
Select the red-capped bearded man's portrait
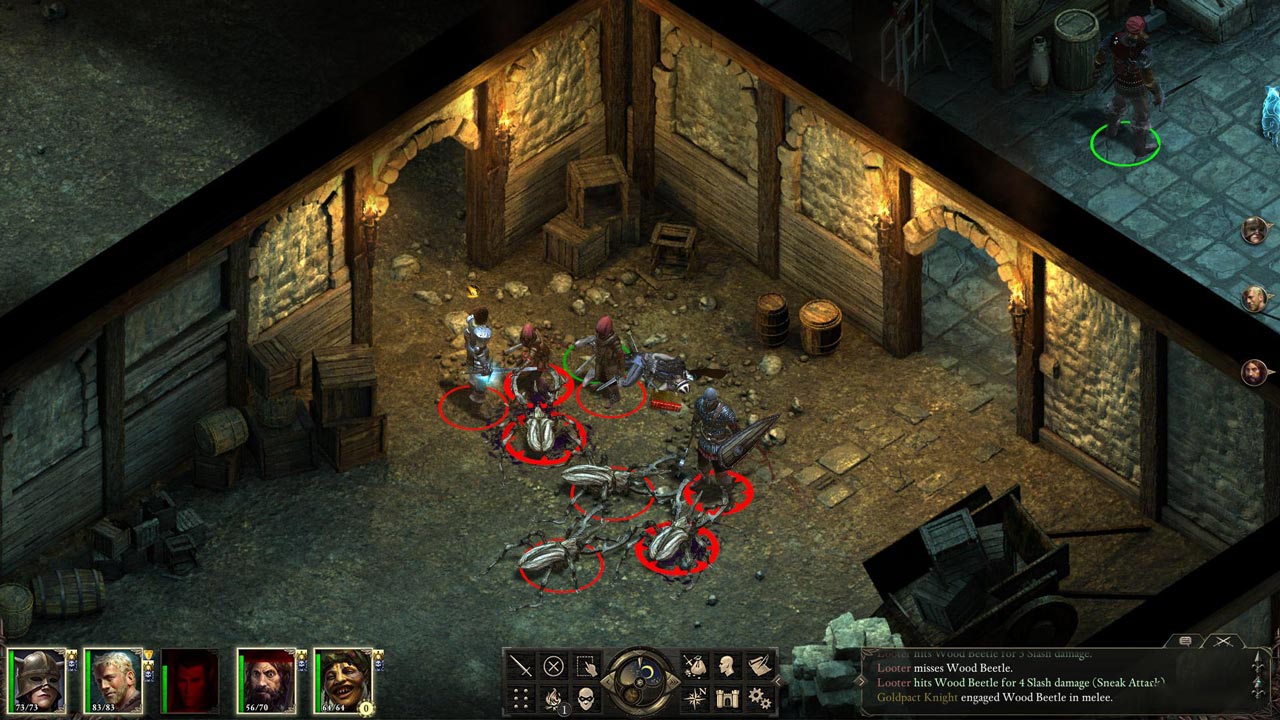[265, 679]
